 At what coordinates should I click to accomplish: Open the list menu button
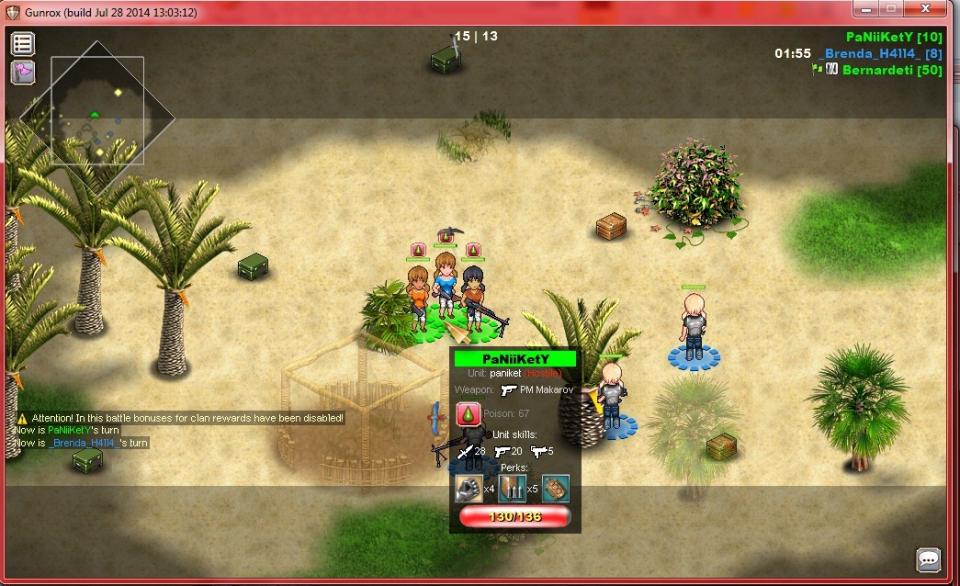23,44
